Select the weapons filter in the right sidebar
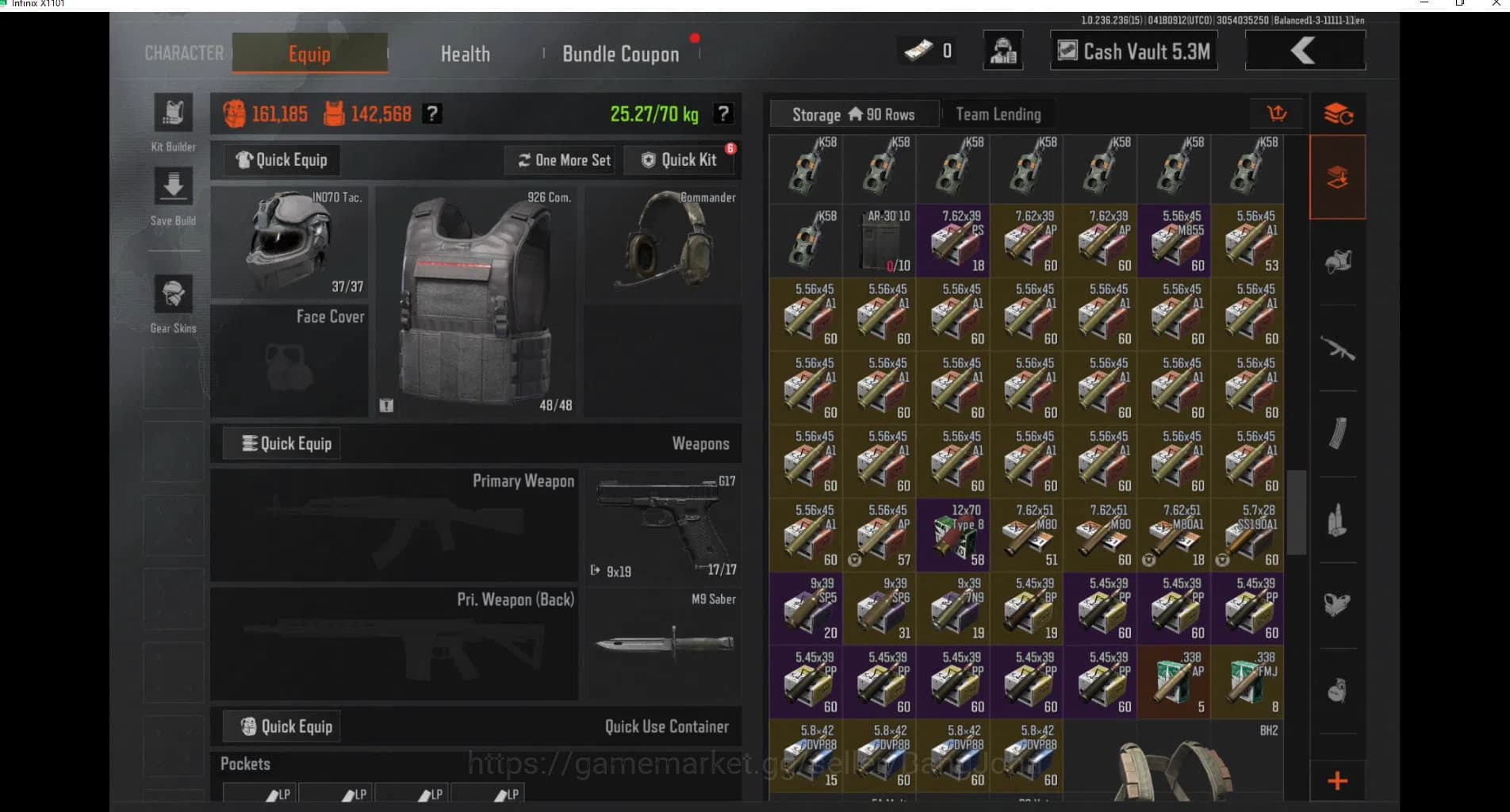This screenshot has width=1510, height=812. [x=1337, y=345]
